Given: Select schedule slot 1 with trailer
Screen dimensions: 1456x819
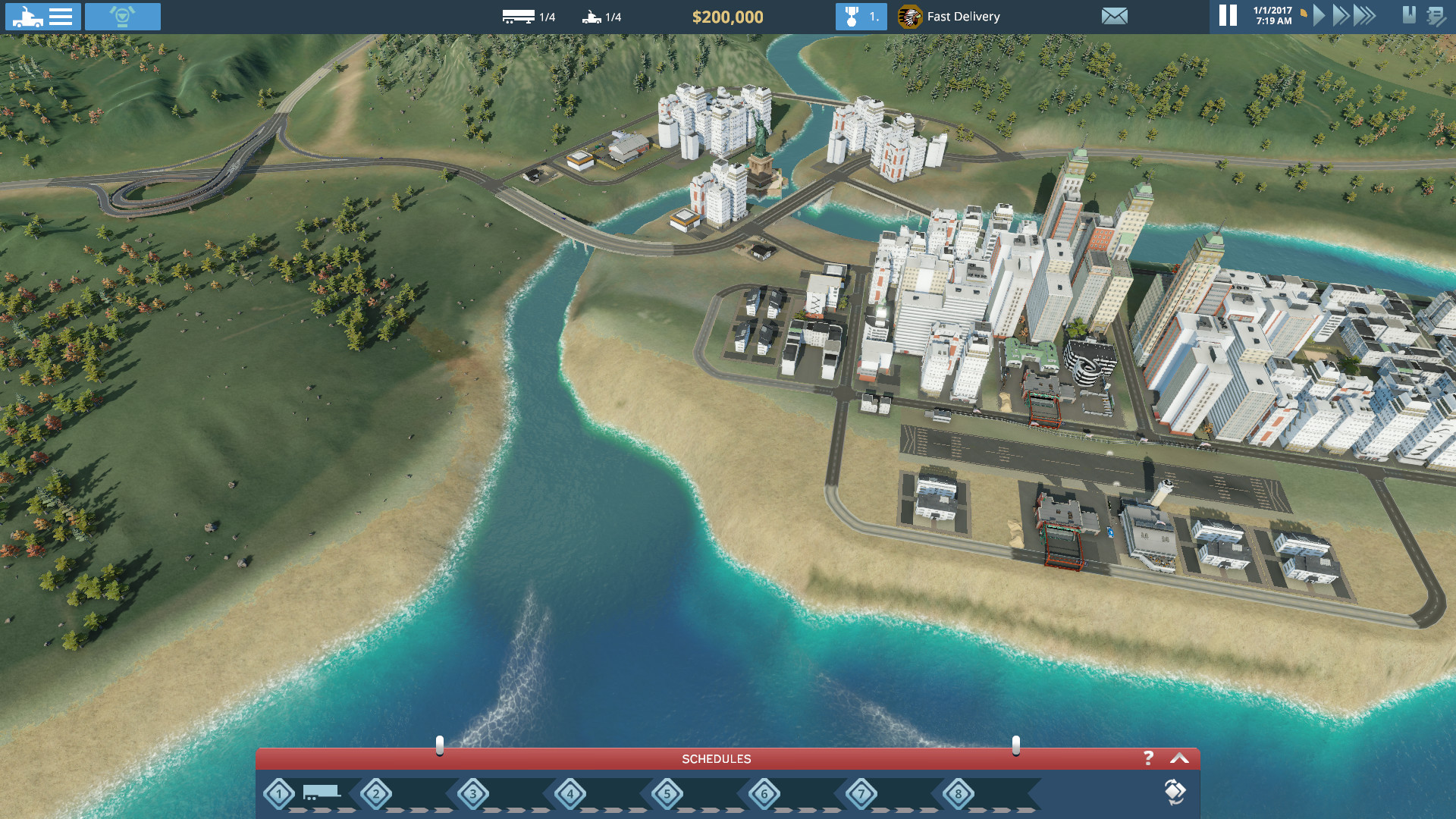Looking at the screenshot, I should 280,794.
